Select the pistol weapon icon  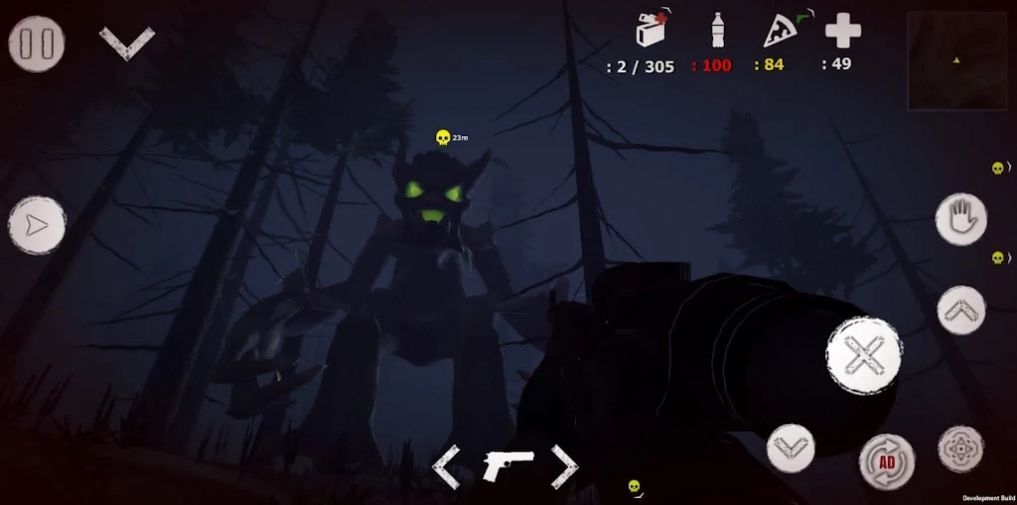point(507,465)
